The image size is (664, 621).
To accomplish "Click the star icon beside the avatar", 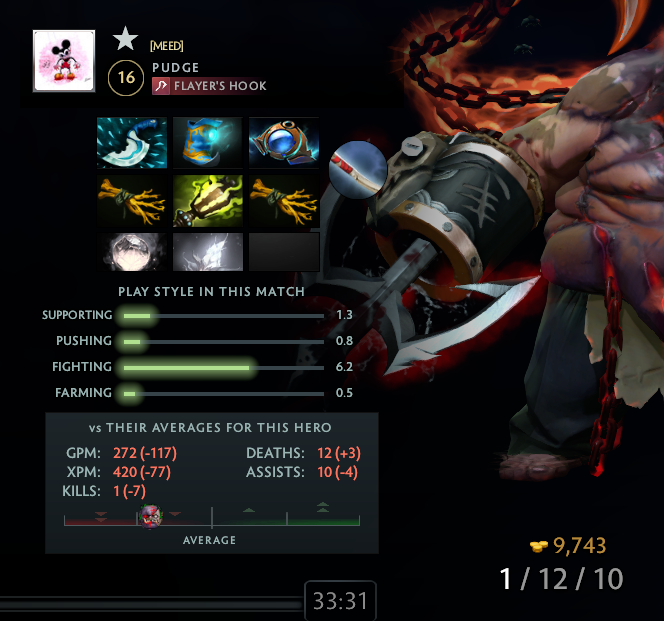I will pyautogui.click(x=125, y=39).
